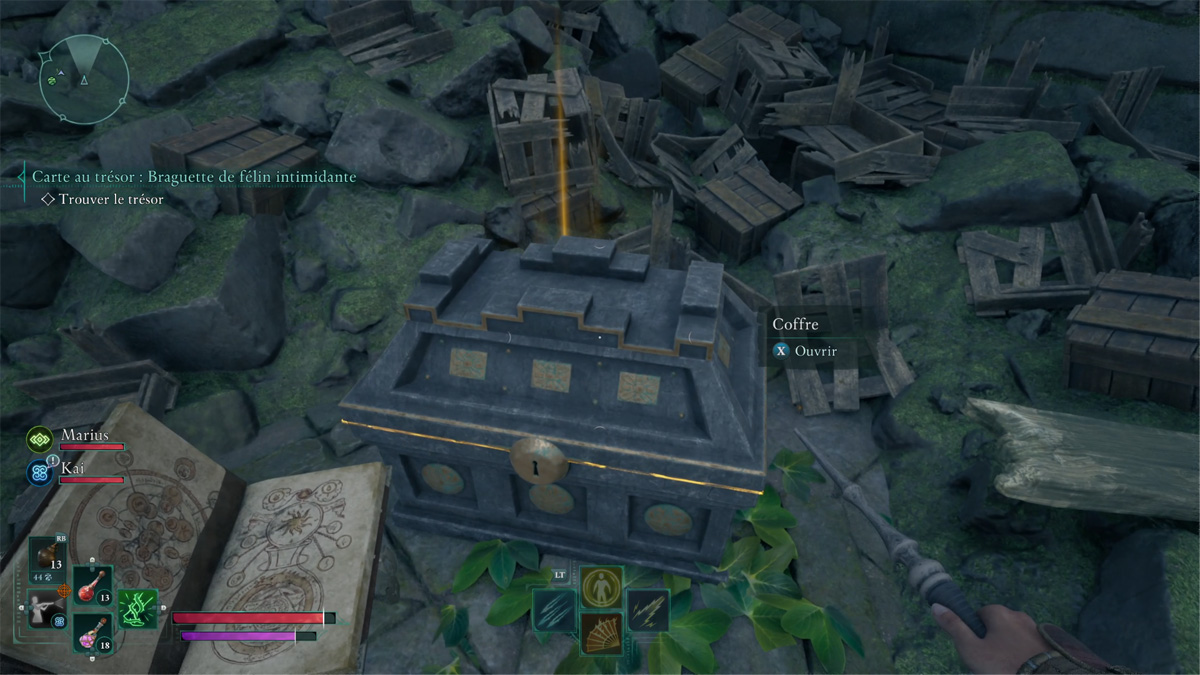Select the treasure map quest tracker title
1200x675 pixels.
pos(194,177)
